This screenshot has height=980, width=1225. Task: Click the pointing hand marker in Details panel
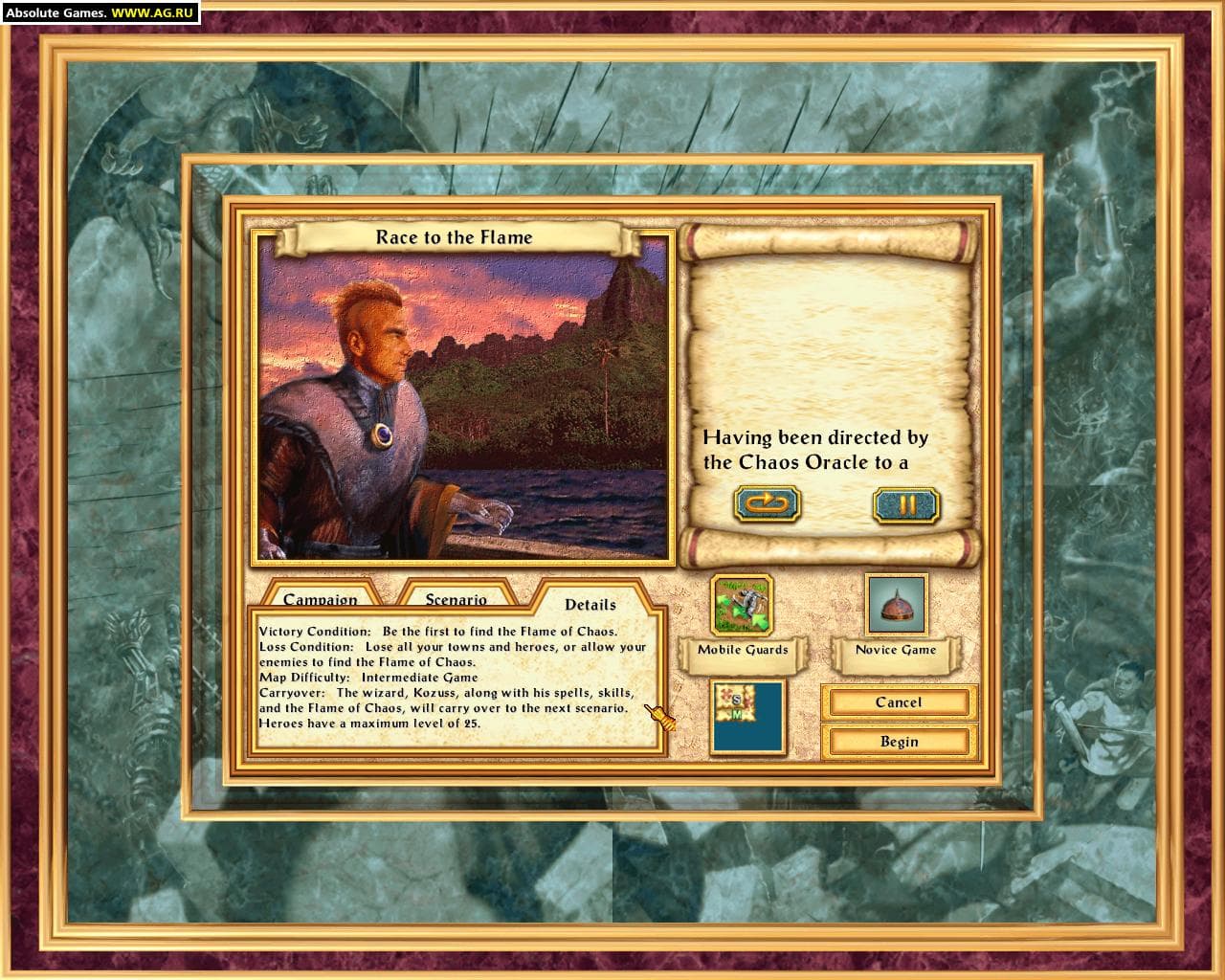(659, 714)
